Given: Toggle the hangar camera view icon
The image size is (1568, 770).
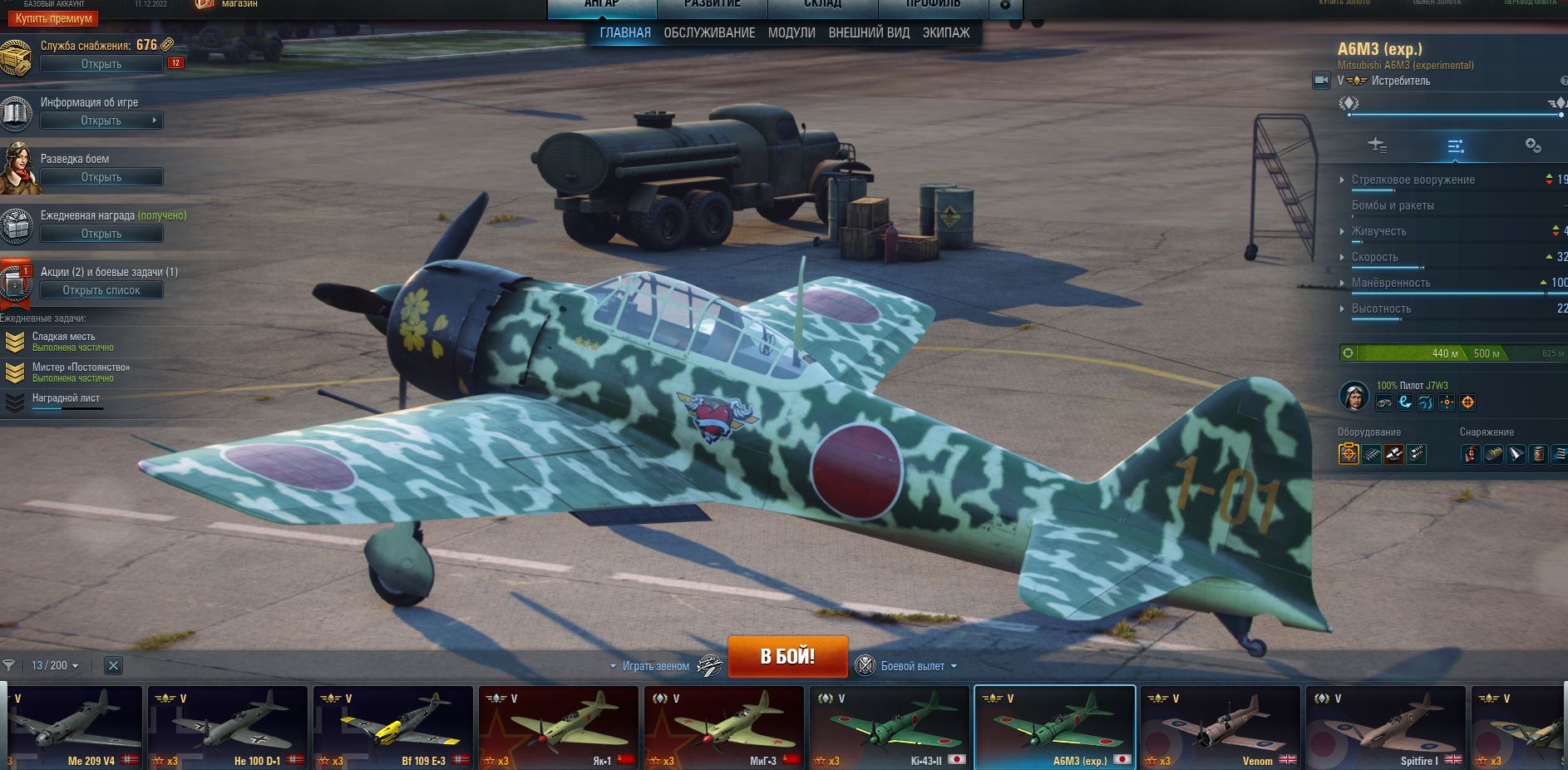Looking at the screenshot, I should [1323, 81].
